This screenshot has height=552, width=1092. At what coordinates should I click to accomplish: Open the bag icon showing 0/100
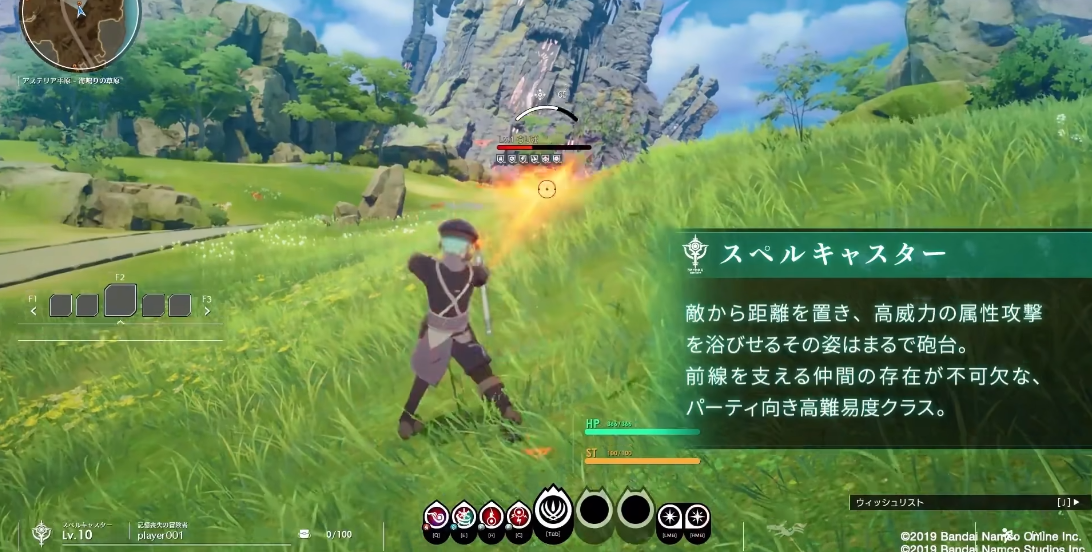[304, 534]
